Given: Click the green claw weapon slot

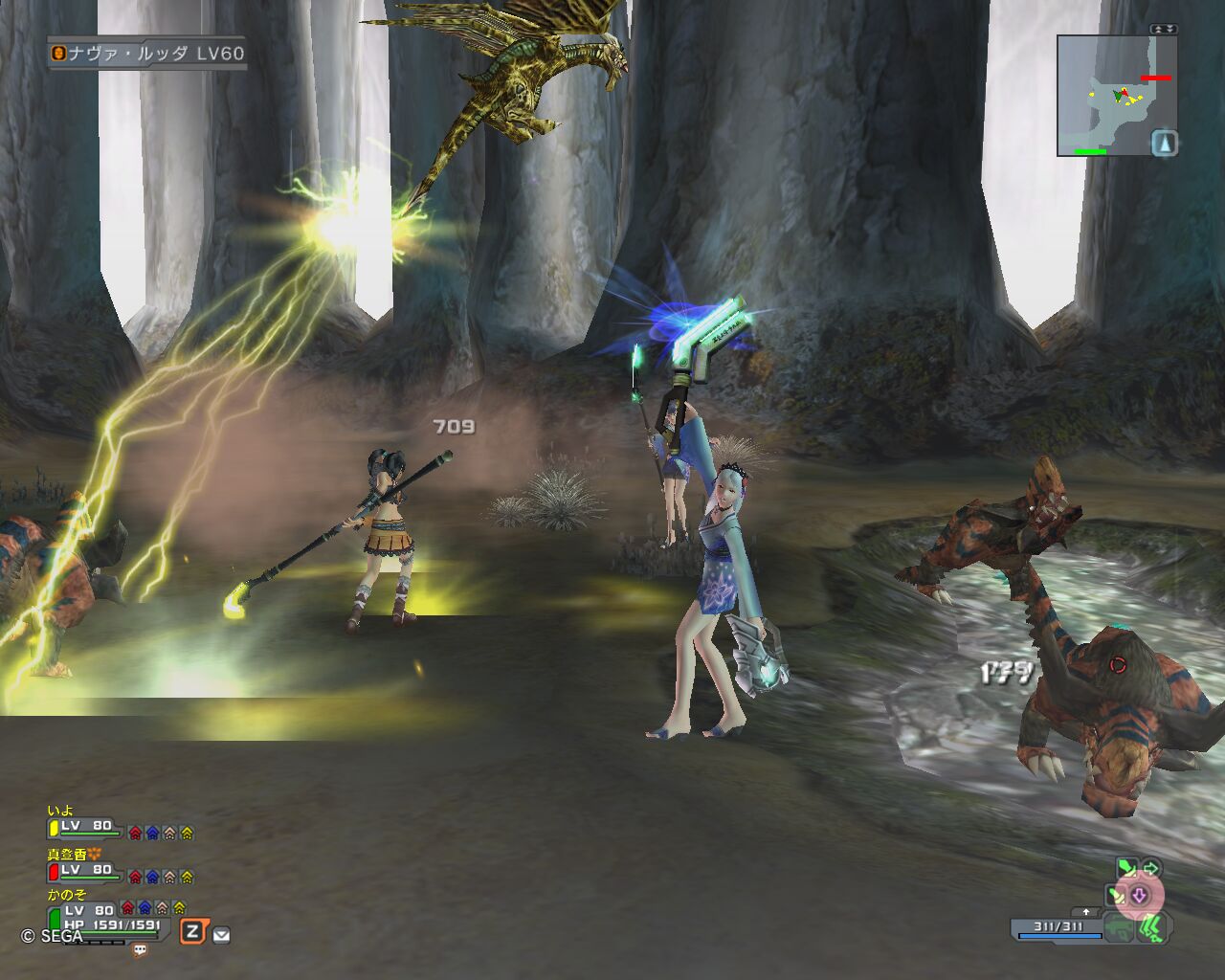Looking at the screenshot, I should (1153, 928).
